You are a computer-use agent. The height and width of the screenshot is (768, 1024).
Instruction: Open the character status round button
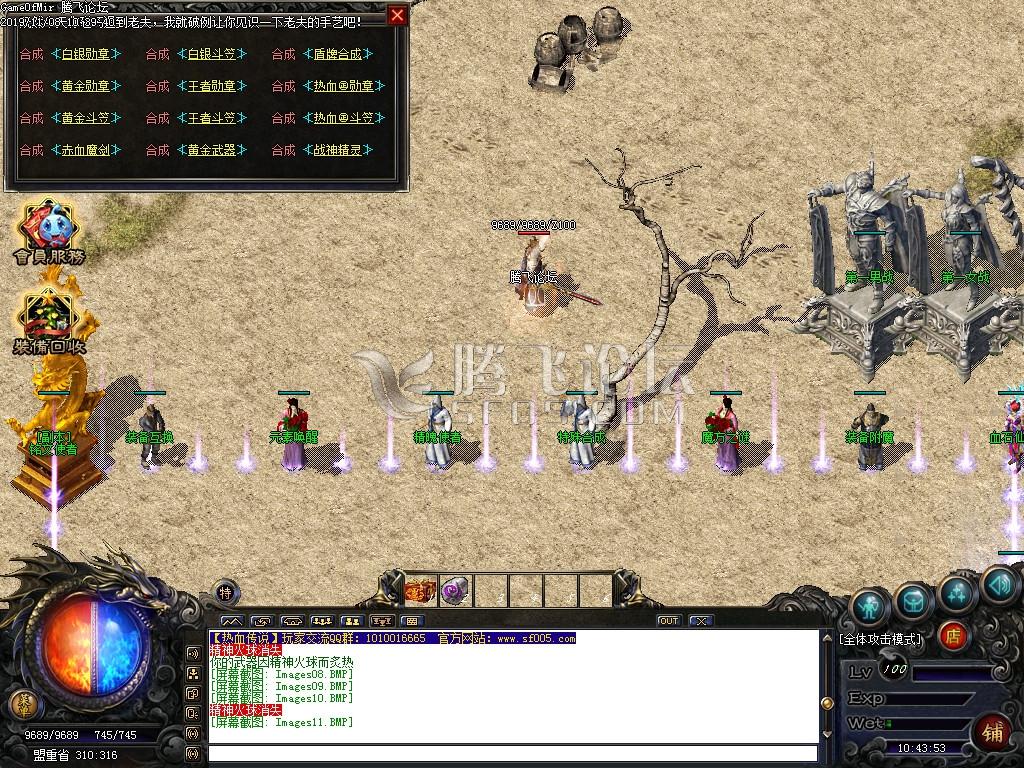click(870, 606)
